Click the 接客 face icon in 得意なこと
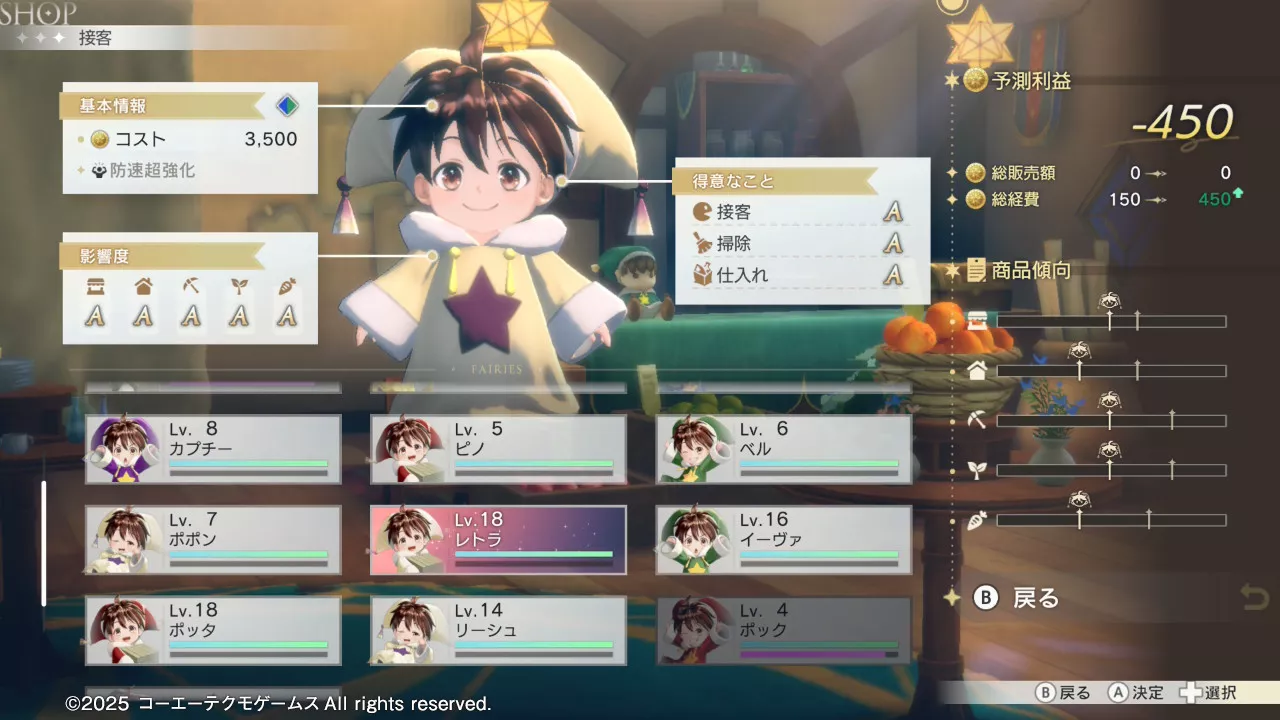The height and width of the screenshot is (720, 1280). (704, 212)
